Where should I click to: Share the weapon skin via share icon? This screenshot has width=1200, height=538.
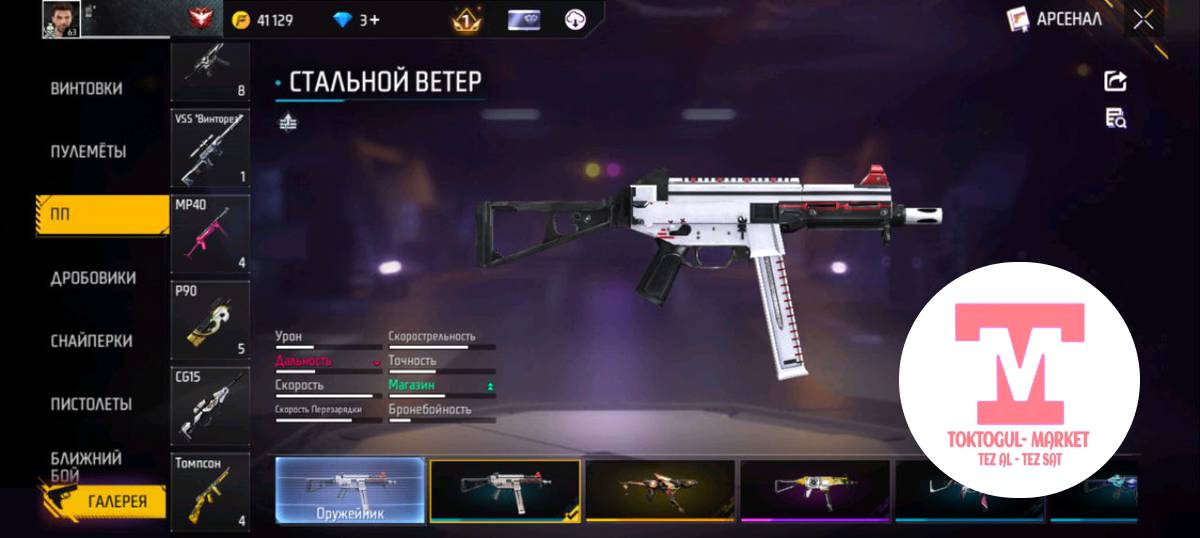click(x=1115, y=81)
